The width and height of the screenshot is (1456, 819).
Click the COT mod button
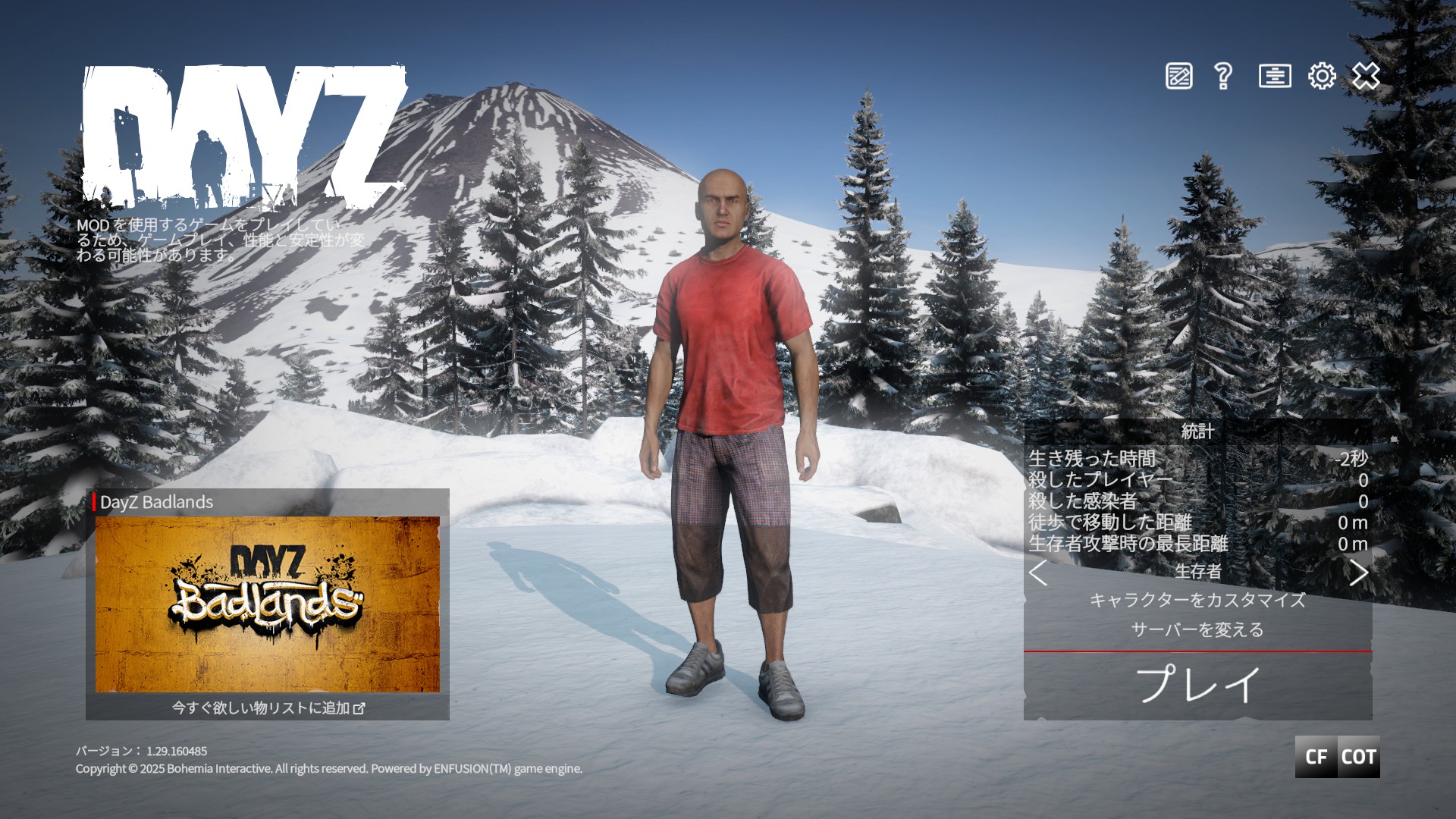1358,757
